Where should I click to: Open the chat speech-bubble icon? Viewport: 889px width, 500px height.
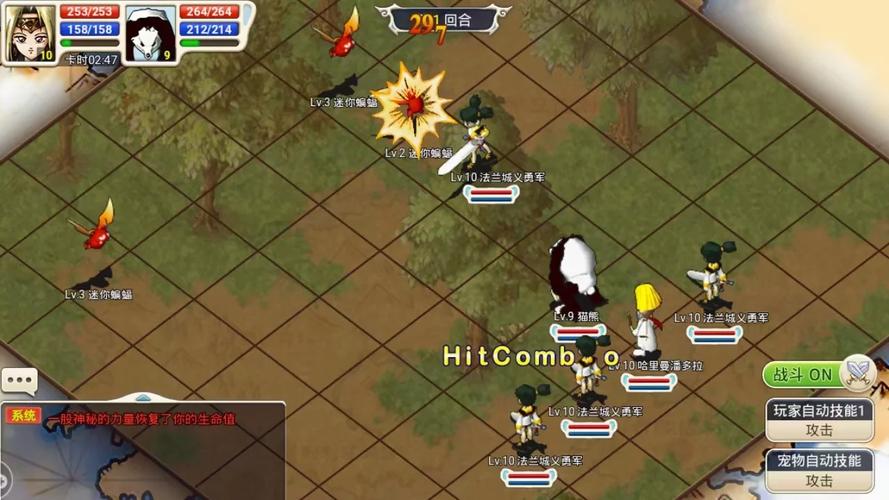pyautogui.click(x=19, y=381)
